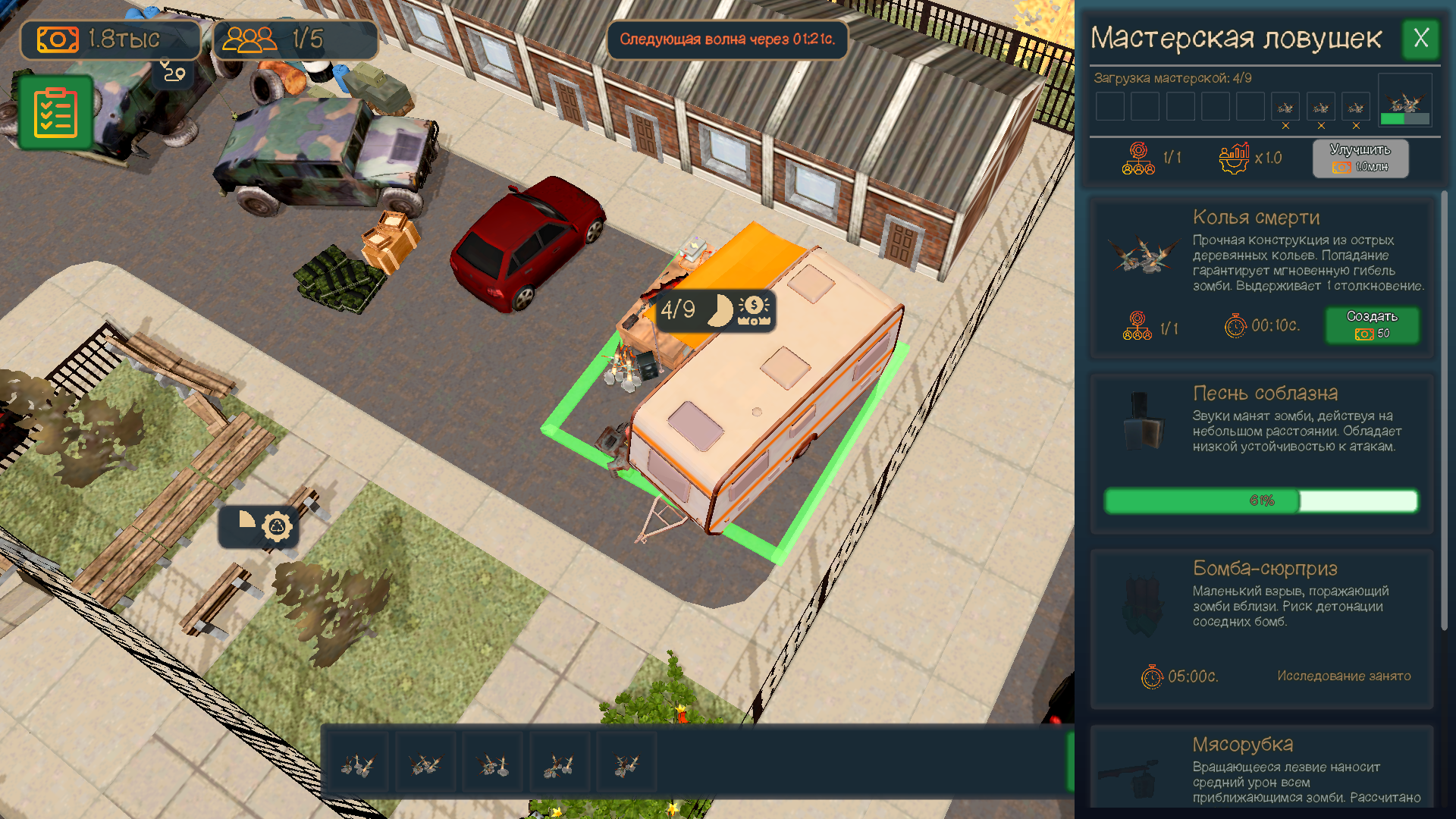
Task: Close the Мастерская ловушек panel
Action: pyautogui.click(x=1422, y=39)
